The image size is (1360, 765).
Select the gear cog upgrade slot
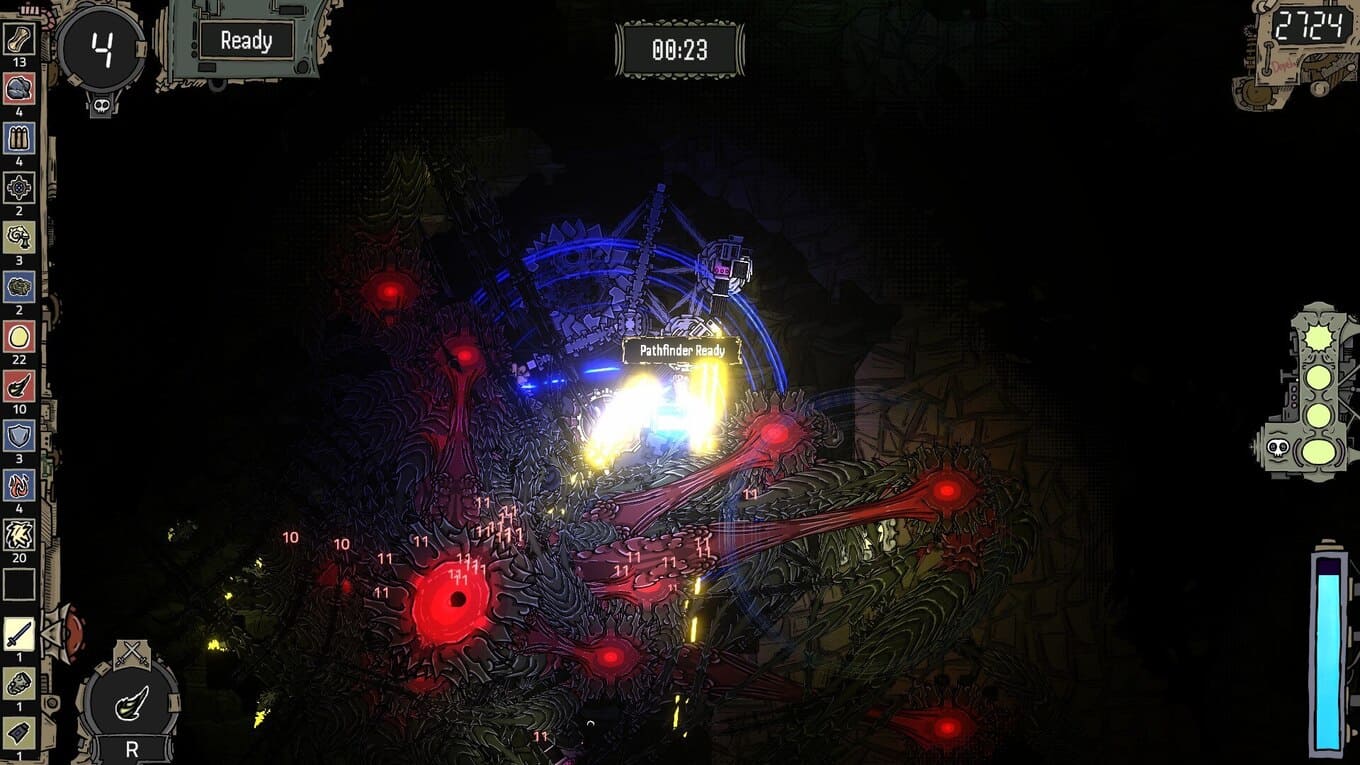[x=19, y=187]
